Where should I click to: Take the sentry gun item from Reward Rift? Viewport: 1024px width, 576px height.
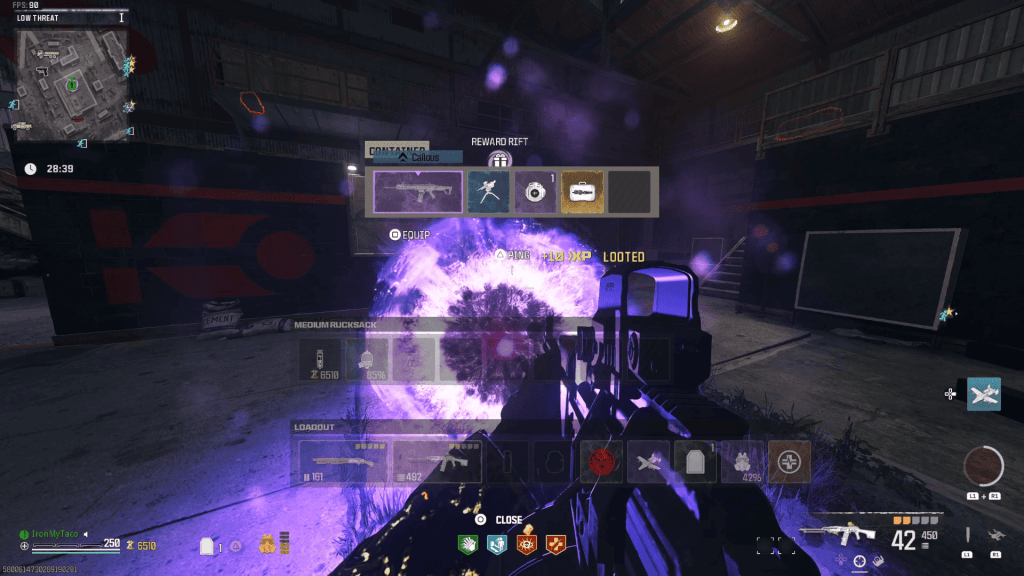488,191
